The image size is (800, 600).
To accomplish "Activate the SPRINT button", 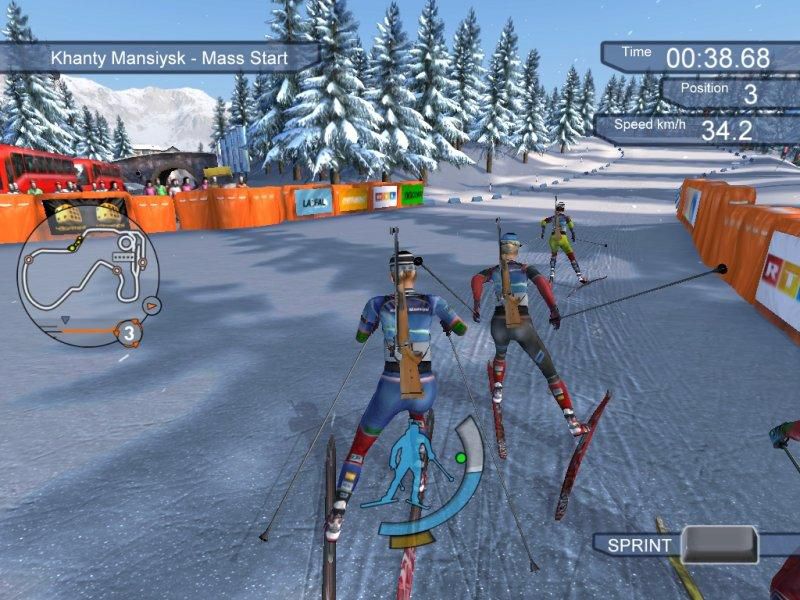I will [719, 544].
